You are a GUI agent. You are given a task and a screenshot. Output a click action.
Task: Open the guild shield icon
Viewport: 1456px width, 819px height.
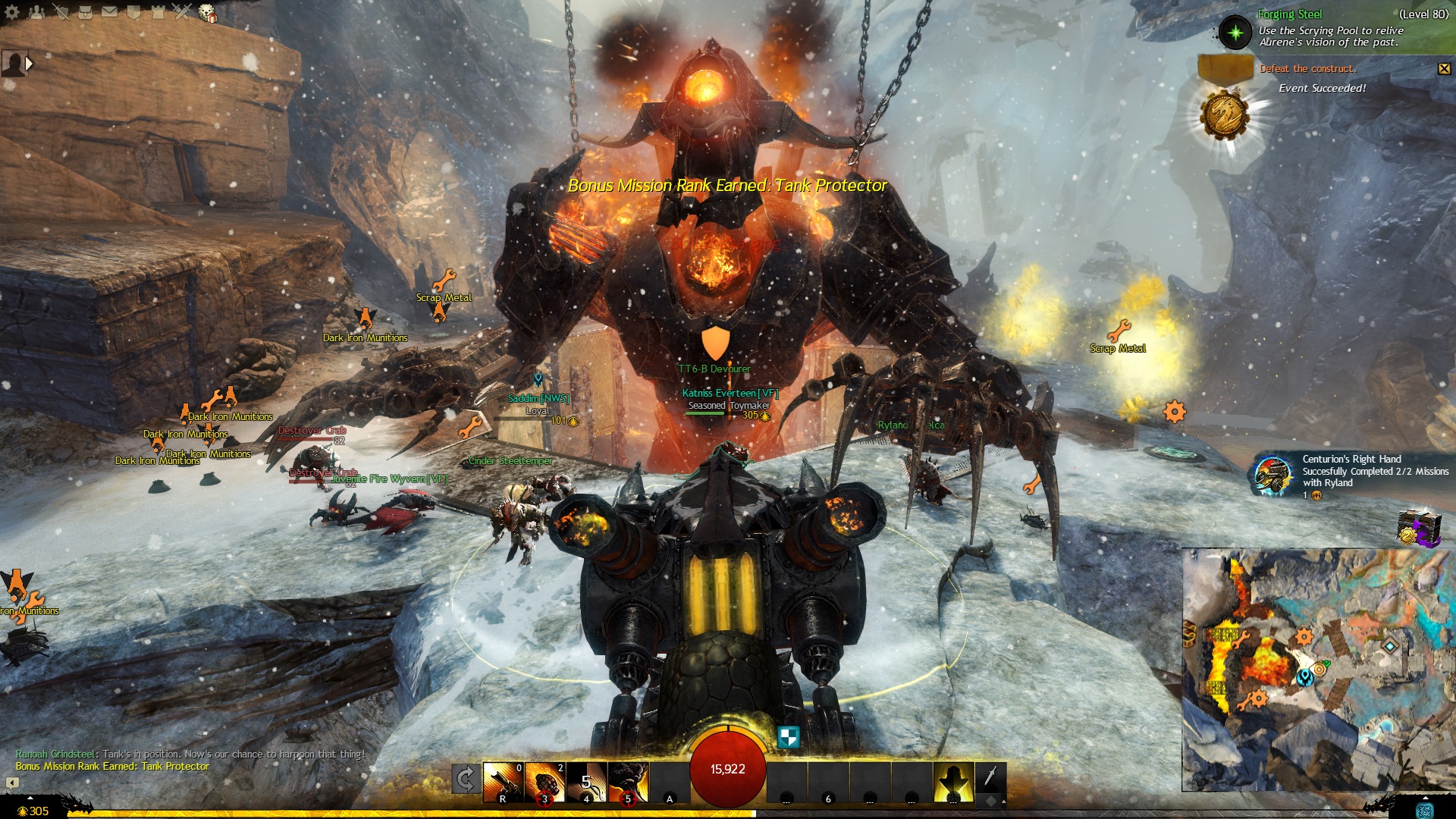[133, 12]
